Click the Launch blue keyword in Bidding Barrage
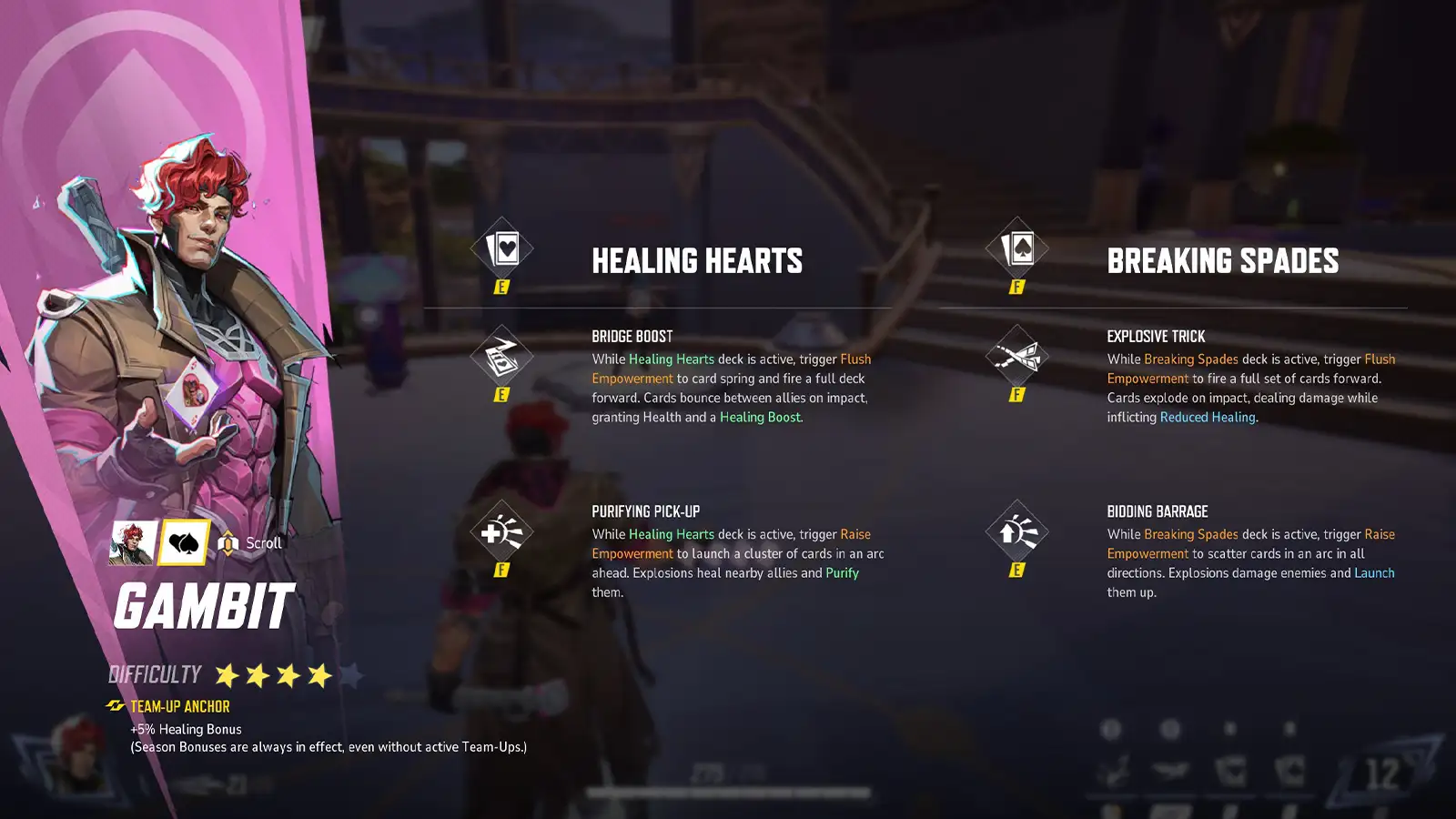The image size is (1456, 819). 1374,573
